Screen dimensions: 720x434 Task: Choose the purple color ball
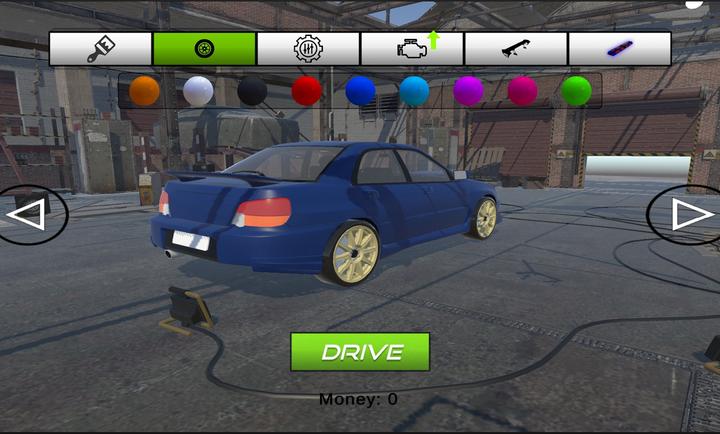tap(468, 91)
